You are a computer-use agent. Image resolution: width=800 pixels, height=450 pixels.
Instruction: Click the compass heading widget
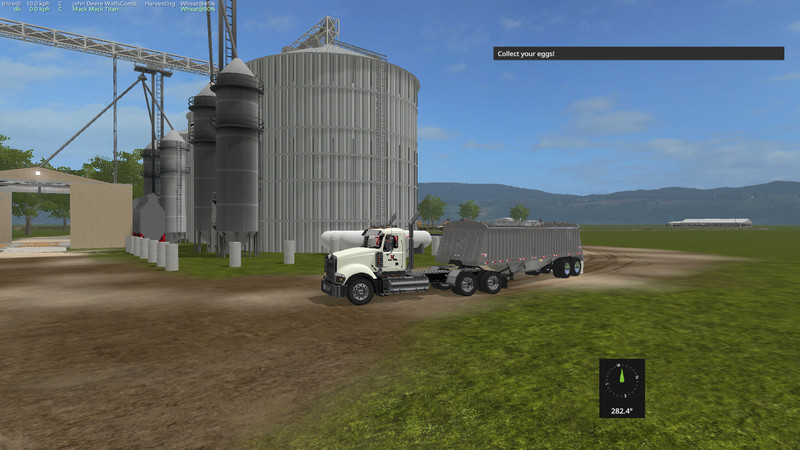pos(622,387)
